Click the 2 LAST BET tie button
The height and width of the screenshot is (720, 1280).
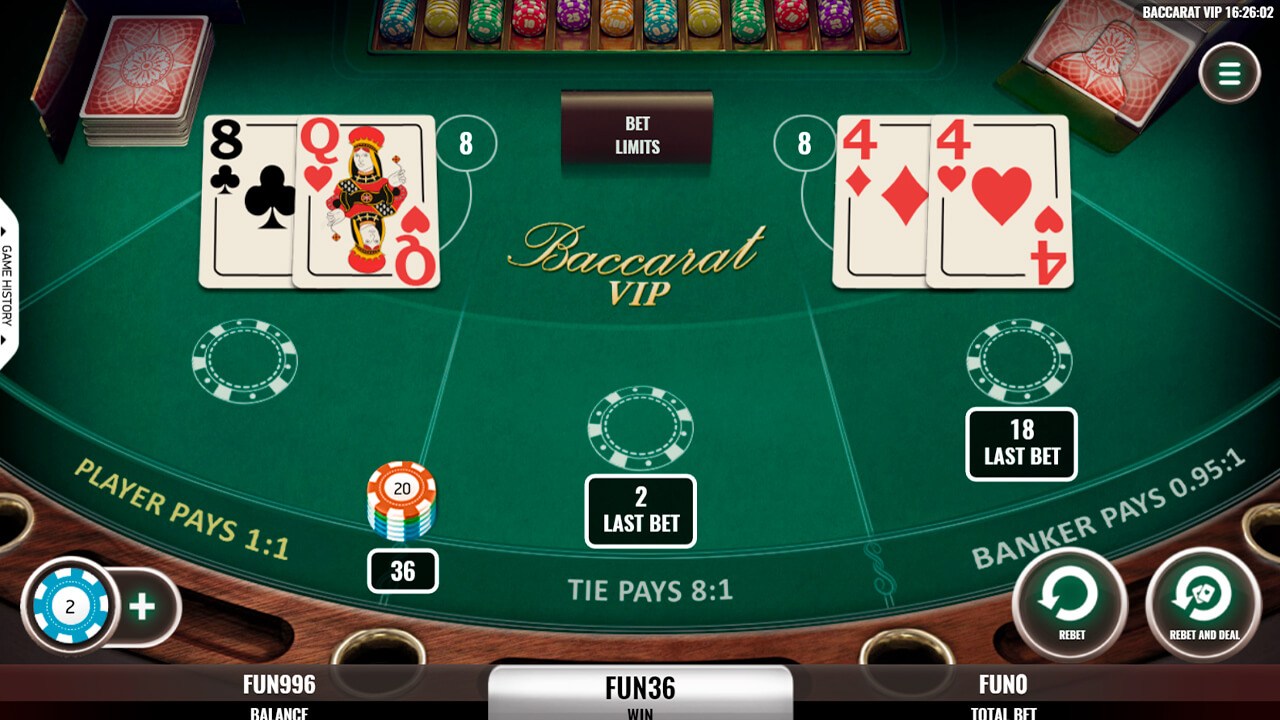coord(640,510)
